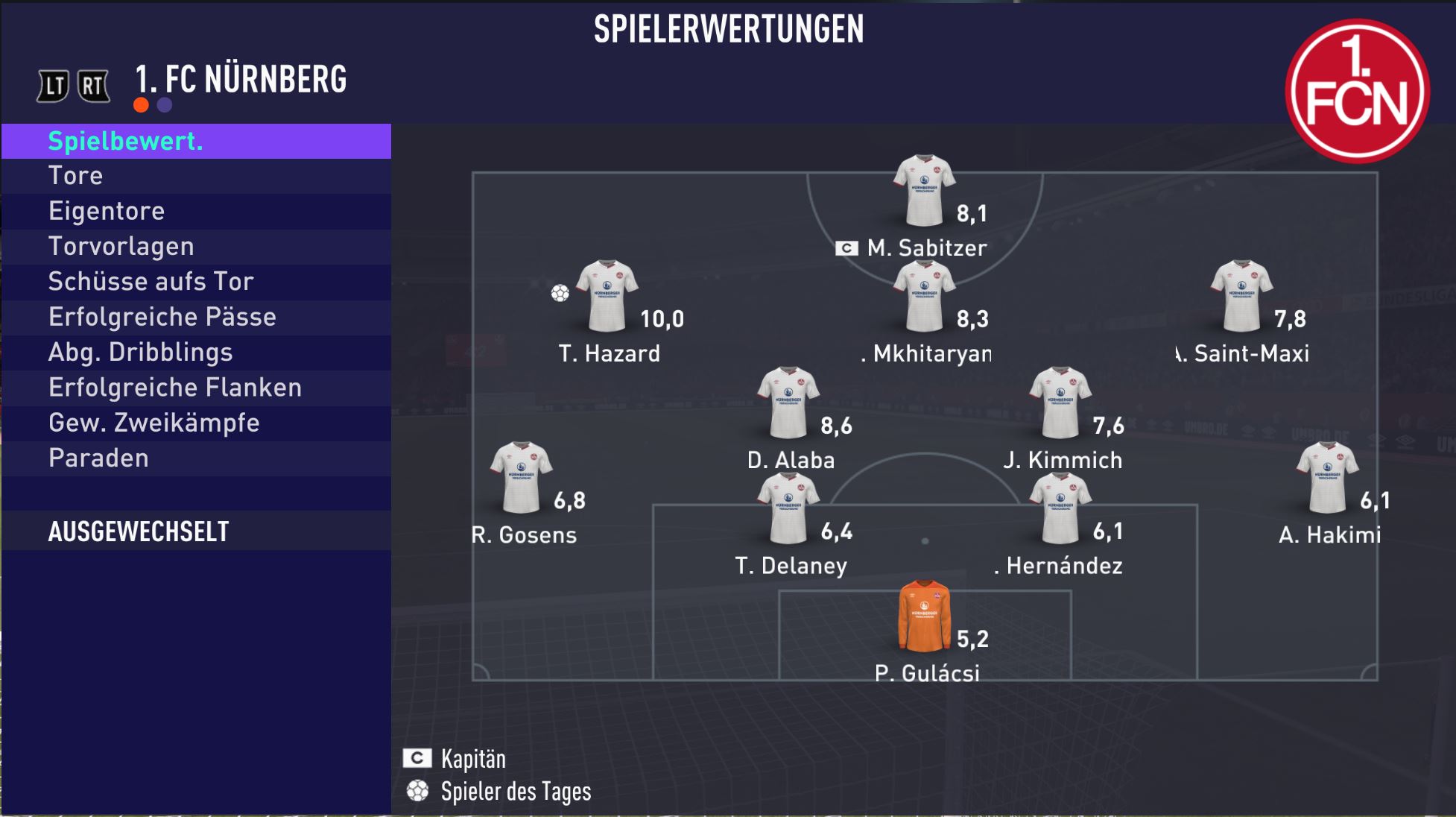Viewport: 1456px width, 817px height.
Task: Pick R. Gosens's player shirt
Action: pos(521,478)
